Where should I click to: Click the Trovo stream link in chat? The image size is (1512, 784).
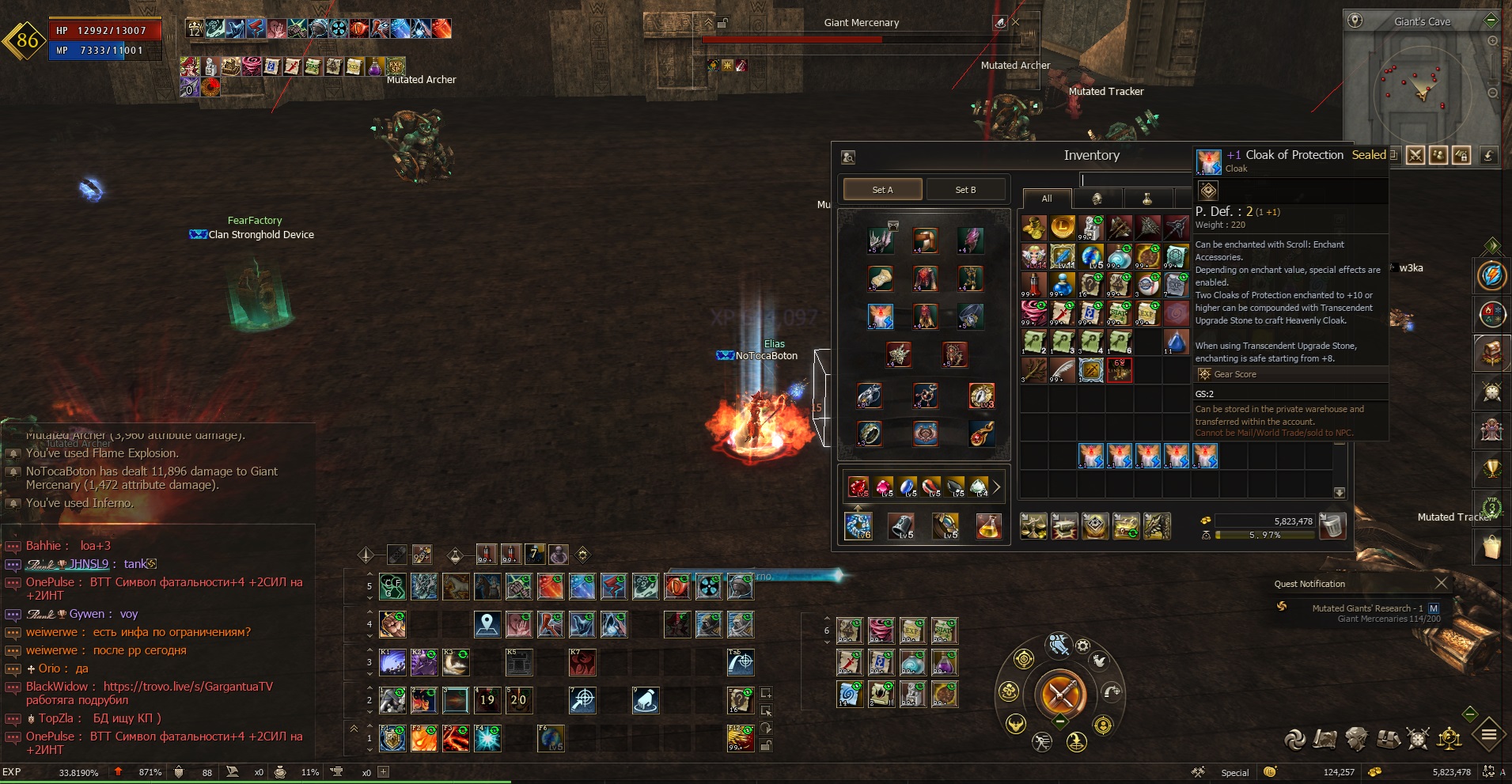pyautogui.click(x=188, y=687)
